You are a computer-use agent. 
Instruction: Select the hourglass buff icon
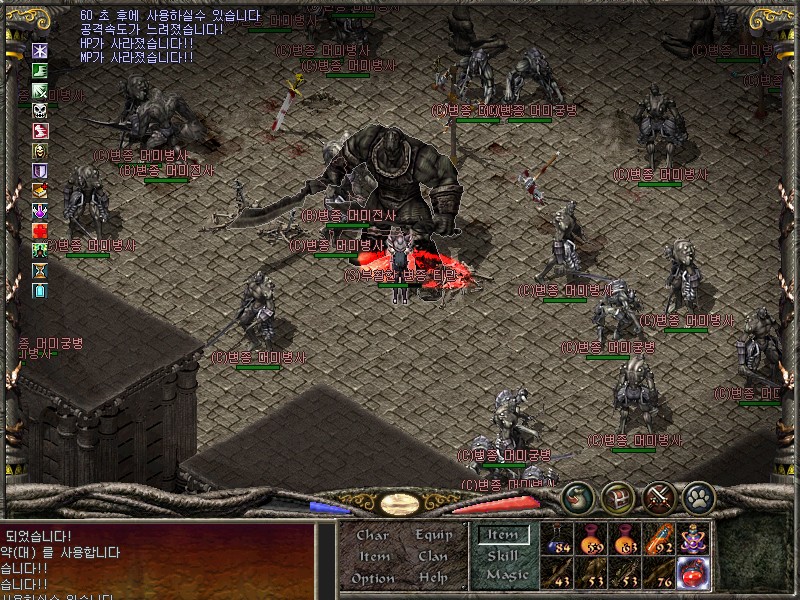(x=40, y=271)
